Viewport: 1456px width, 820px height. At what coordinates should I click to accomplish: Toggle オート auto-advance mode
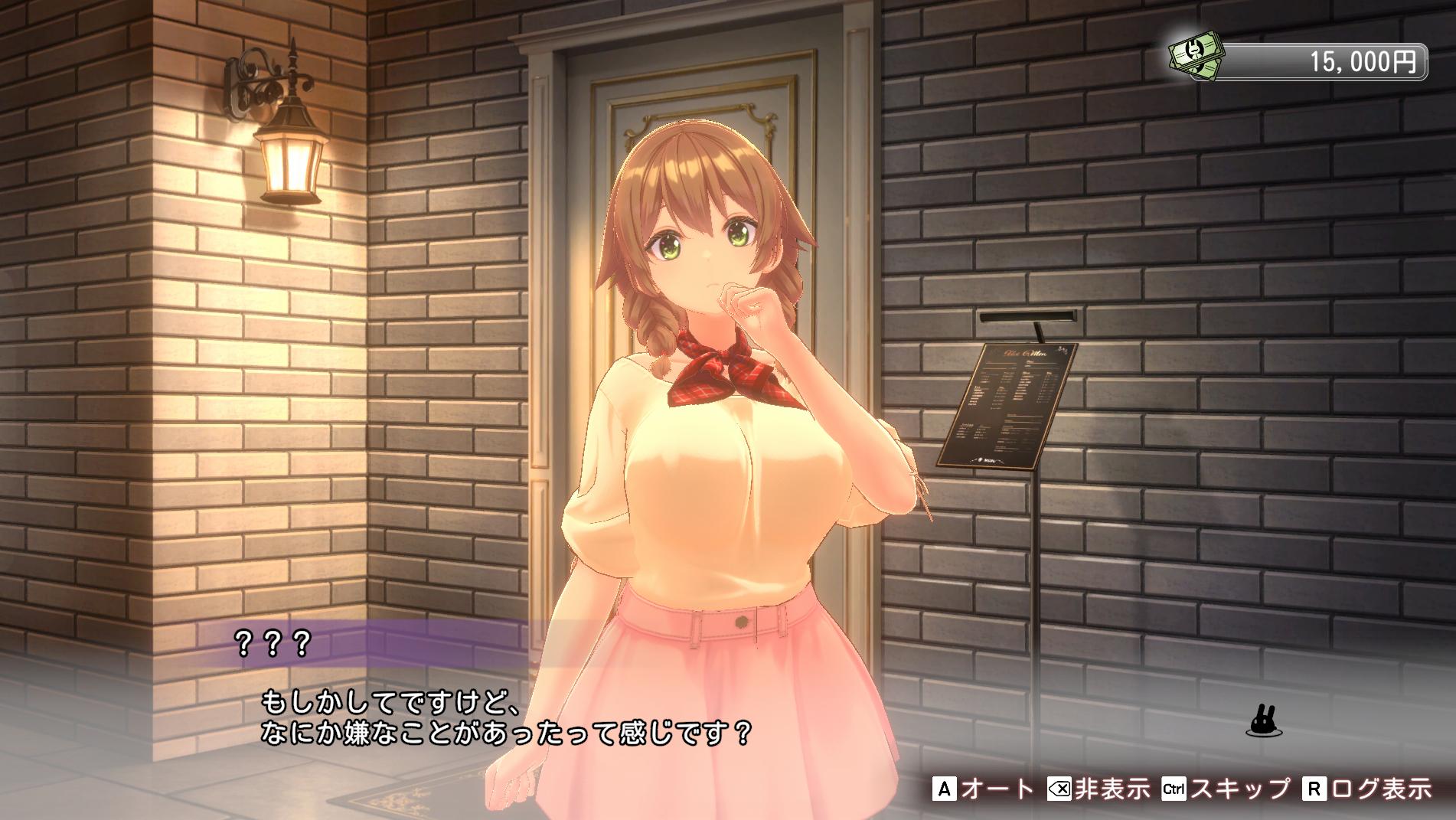click(984, 789)
